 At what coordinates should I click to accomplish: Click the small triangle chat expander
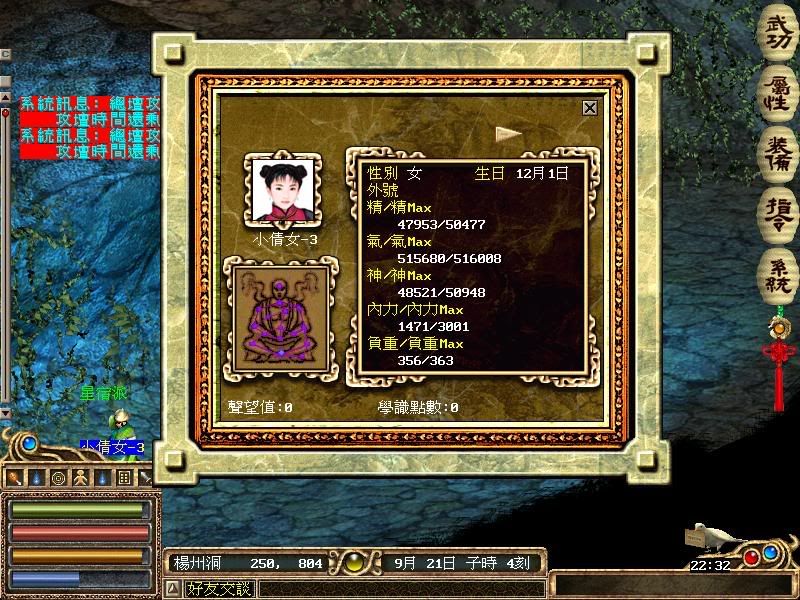[x=171, y=588]
